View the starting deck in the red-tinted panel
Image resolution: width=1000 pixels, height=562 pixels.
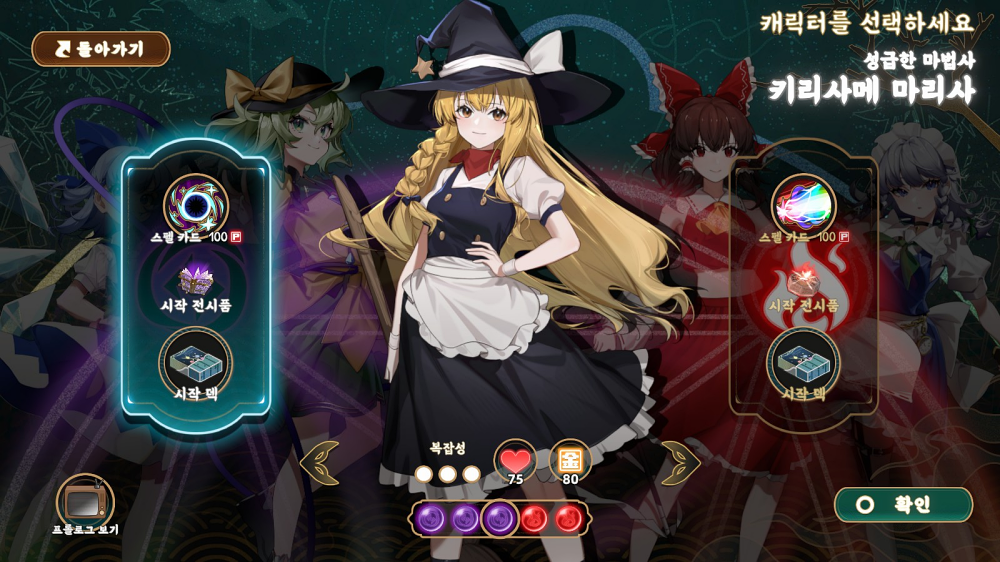[803, 361]
